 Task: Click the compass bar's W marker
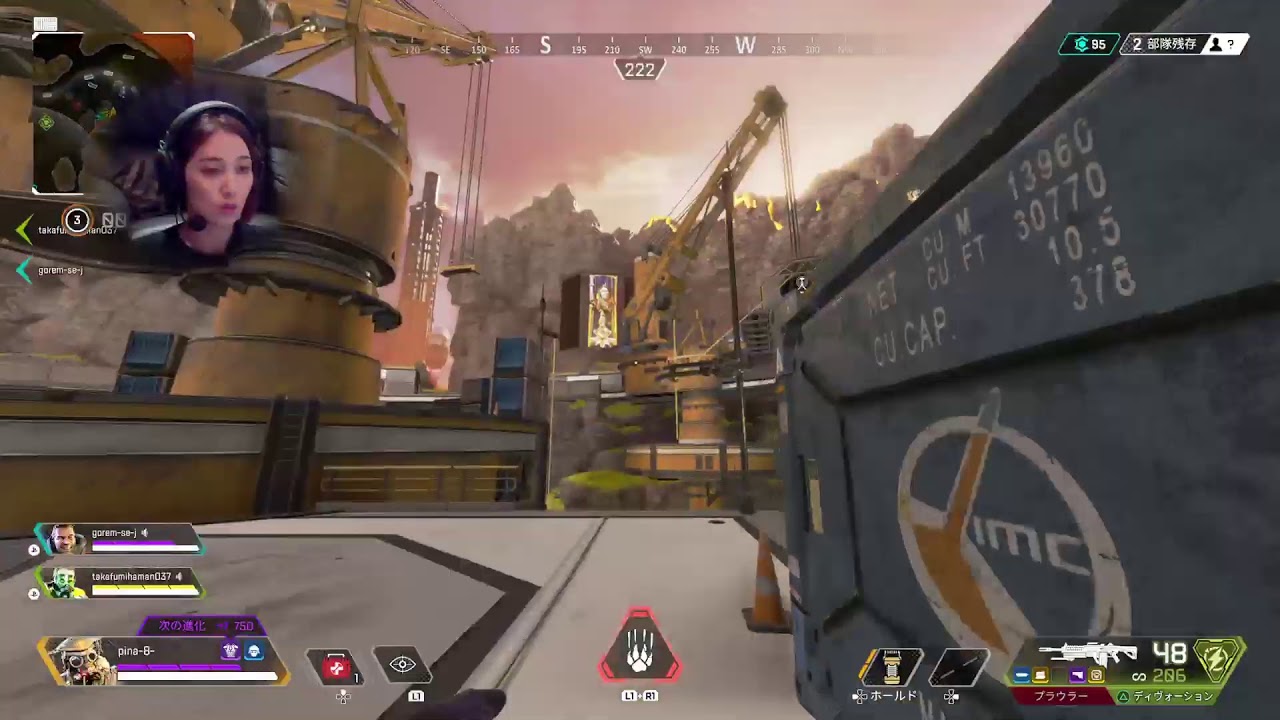click(745, 45)
